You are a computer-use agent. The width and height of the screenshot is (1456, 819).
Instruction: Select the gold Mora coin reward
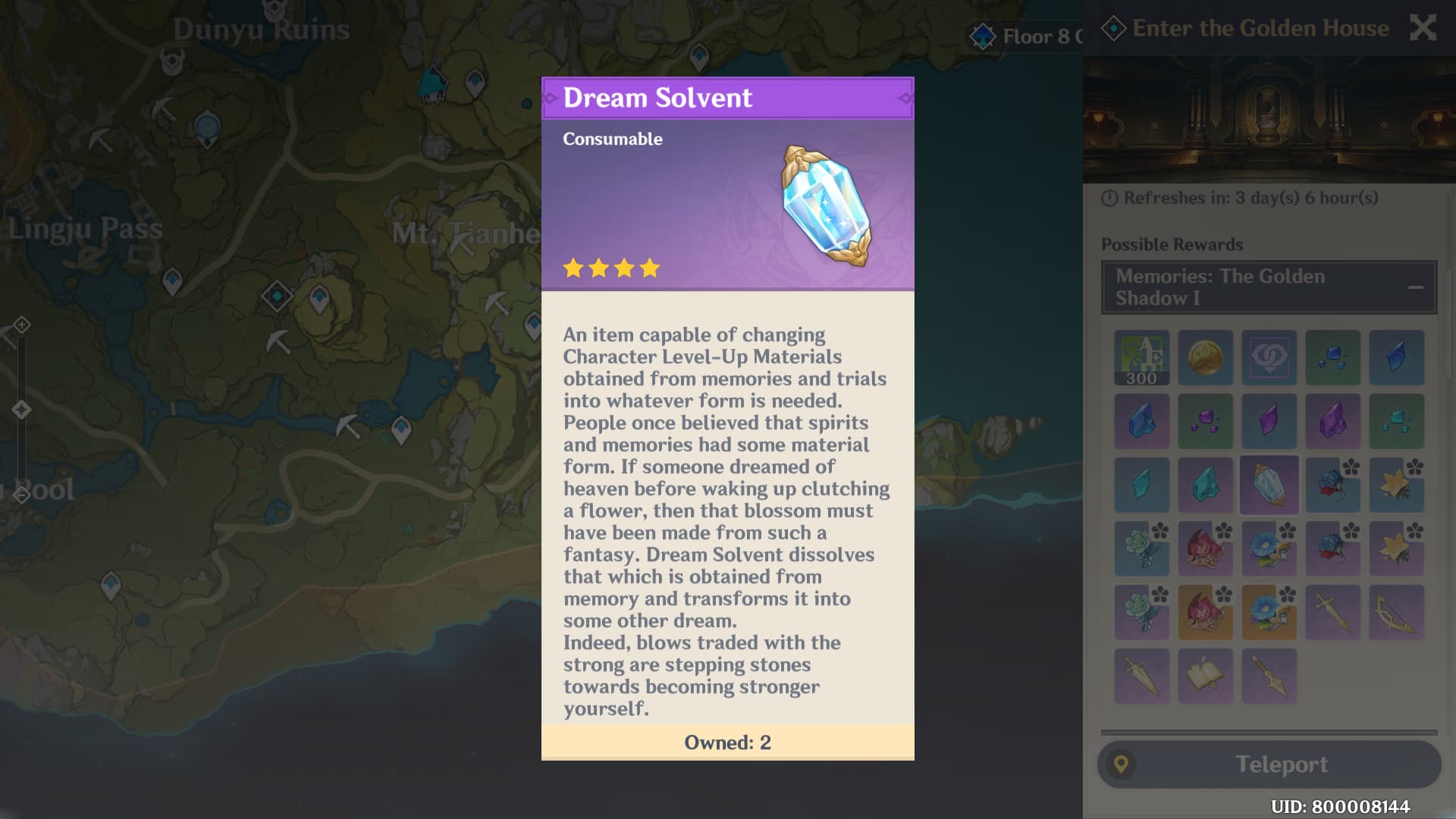click(x=1205, y=358)
